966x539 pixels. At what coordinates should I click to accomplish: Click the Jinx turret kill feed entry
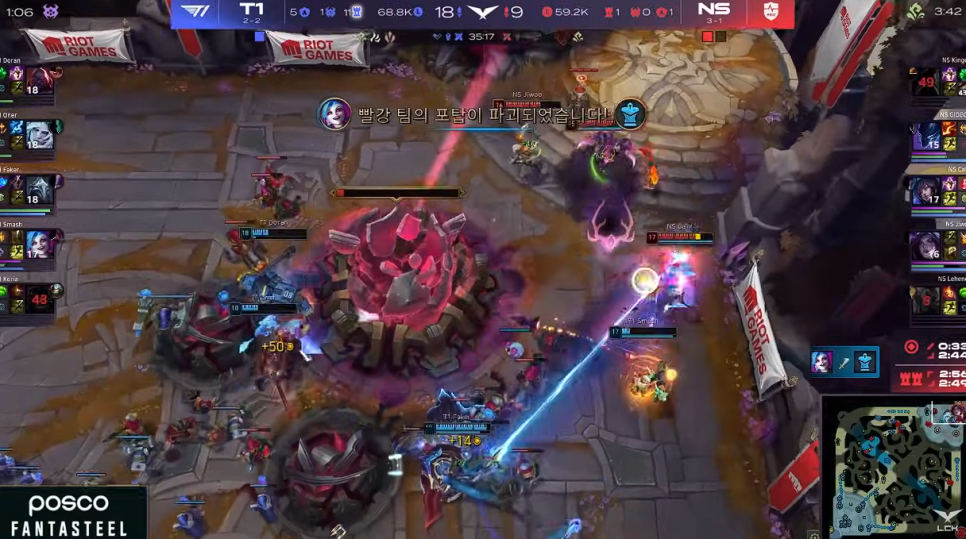tap(844, 362)
